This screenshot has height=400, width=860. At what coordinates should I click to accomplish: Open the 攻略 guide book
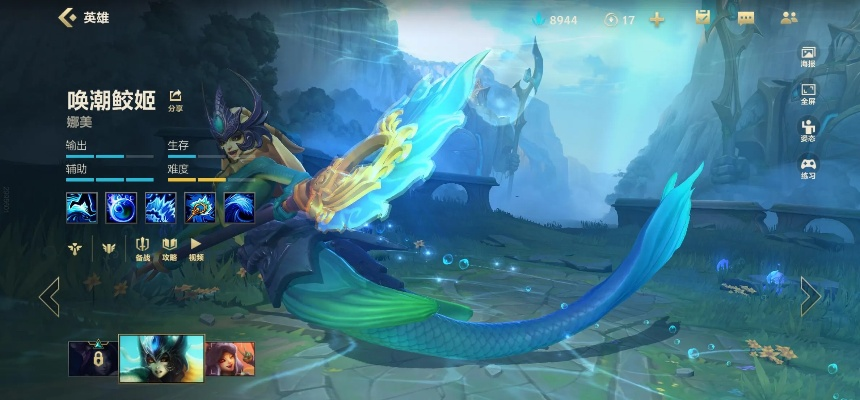tap(169, 248)
